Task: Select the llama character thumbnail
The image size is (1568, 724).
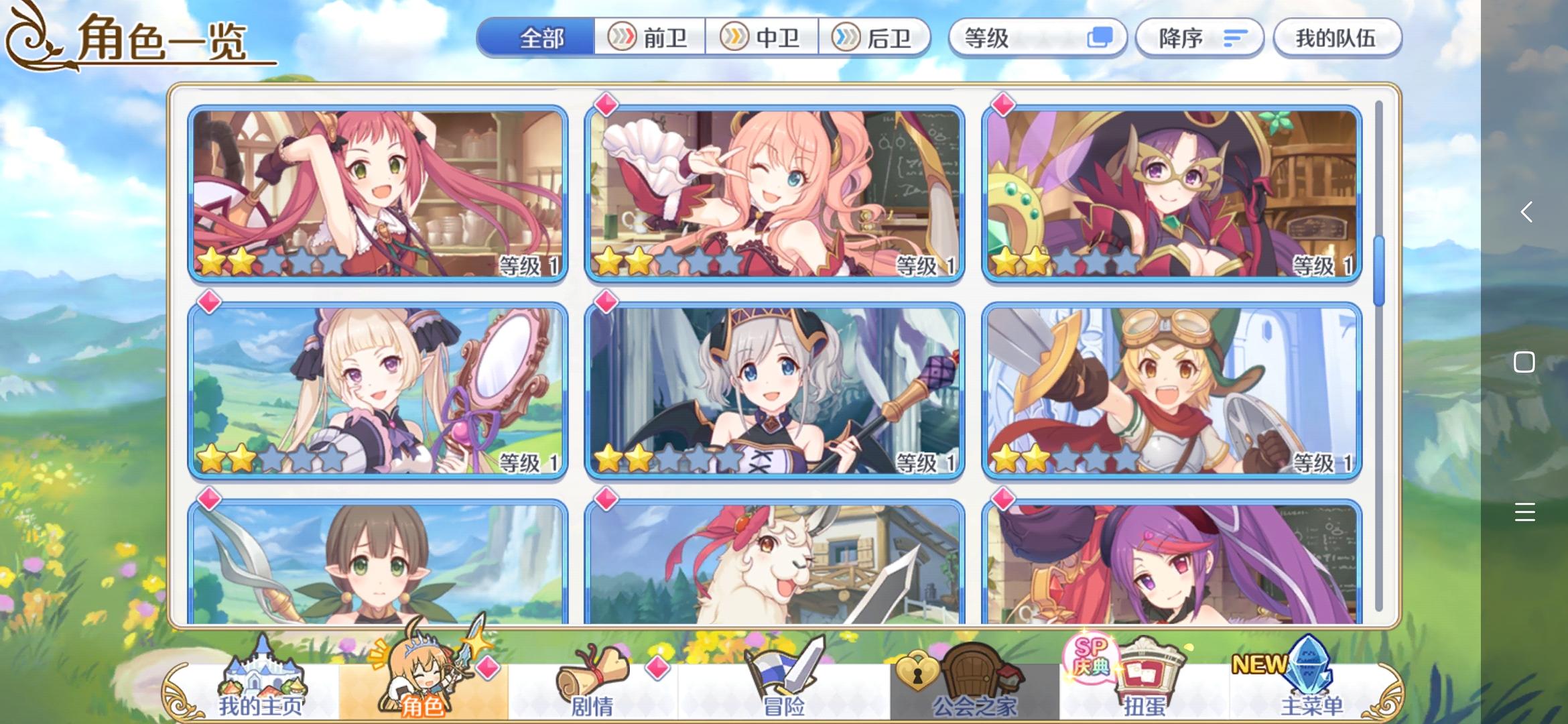Action: [775, 573]
